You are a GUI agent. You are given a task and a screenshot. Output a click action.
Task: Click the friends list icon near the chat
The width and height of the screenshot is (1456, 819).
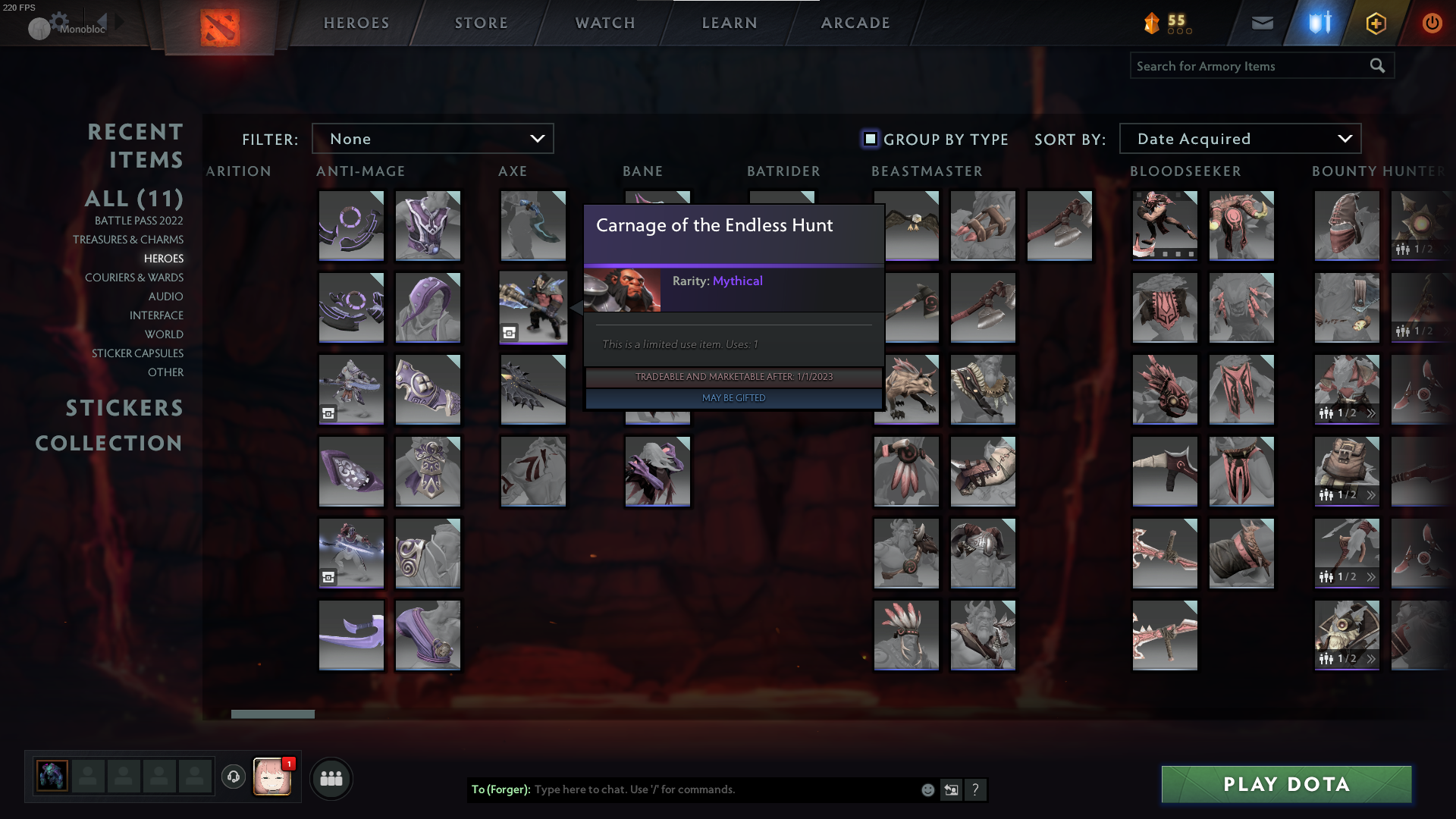tap(330, 777)
